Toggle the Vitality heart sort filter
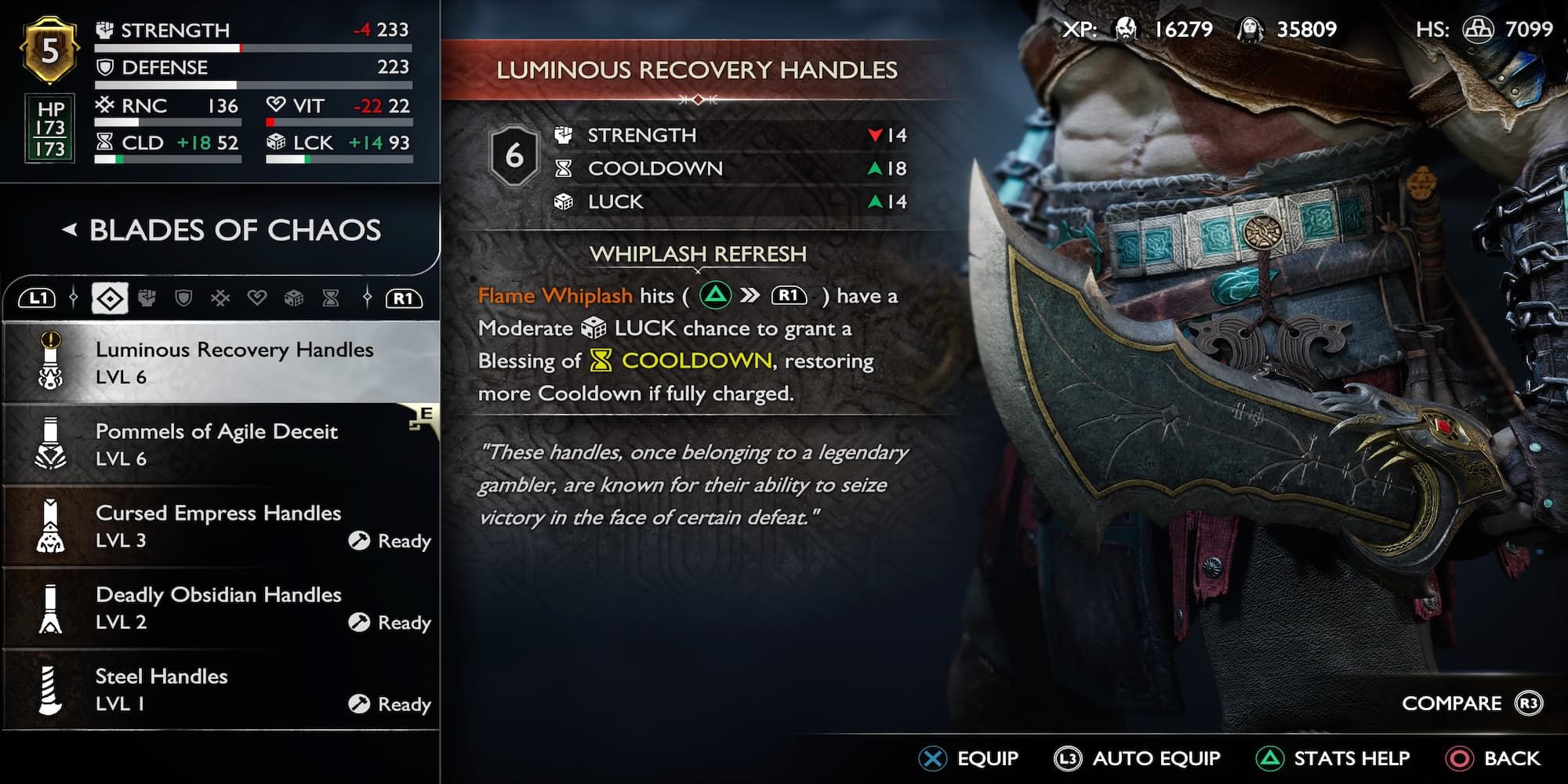The width and height of the screenshot is (1568, 784). [257, 299]
